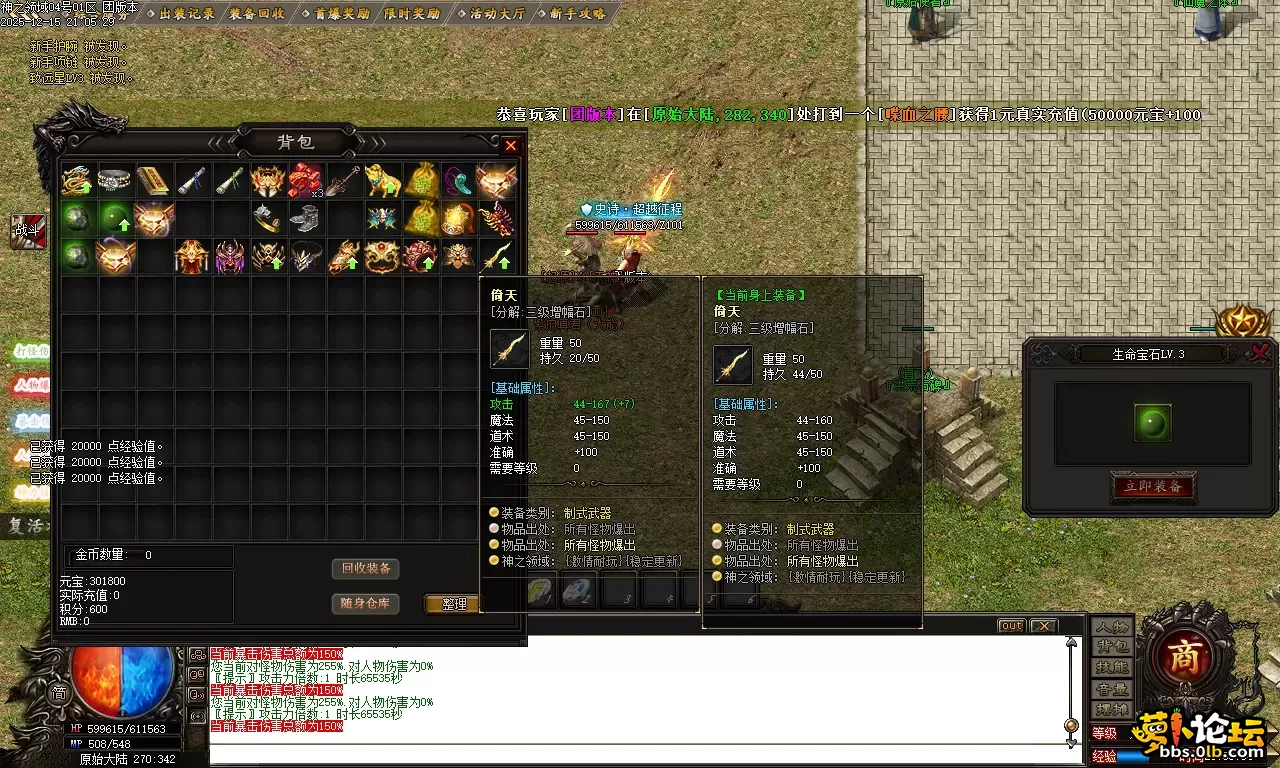The width and height of the screenshot is (1280, 768).
Task: Click the 立即装备 equip button
Action: [x=1153, y=487]
